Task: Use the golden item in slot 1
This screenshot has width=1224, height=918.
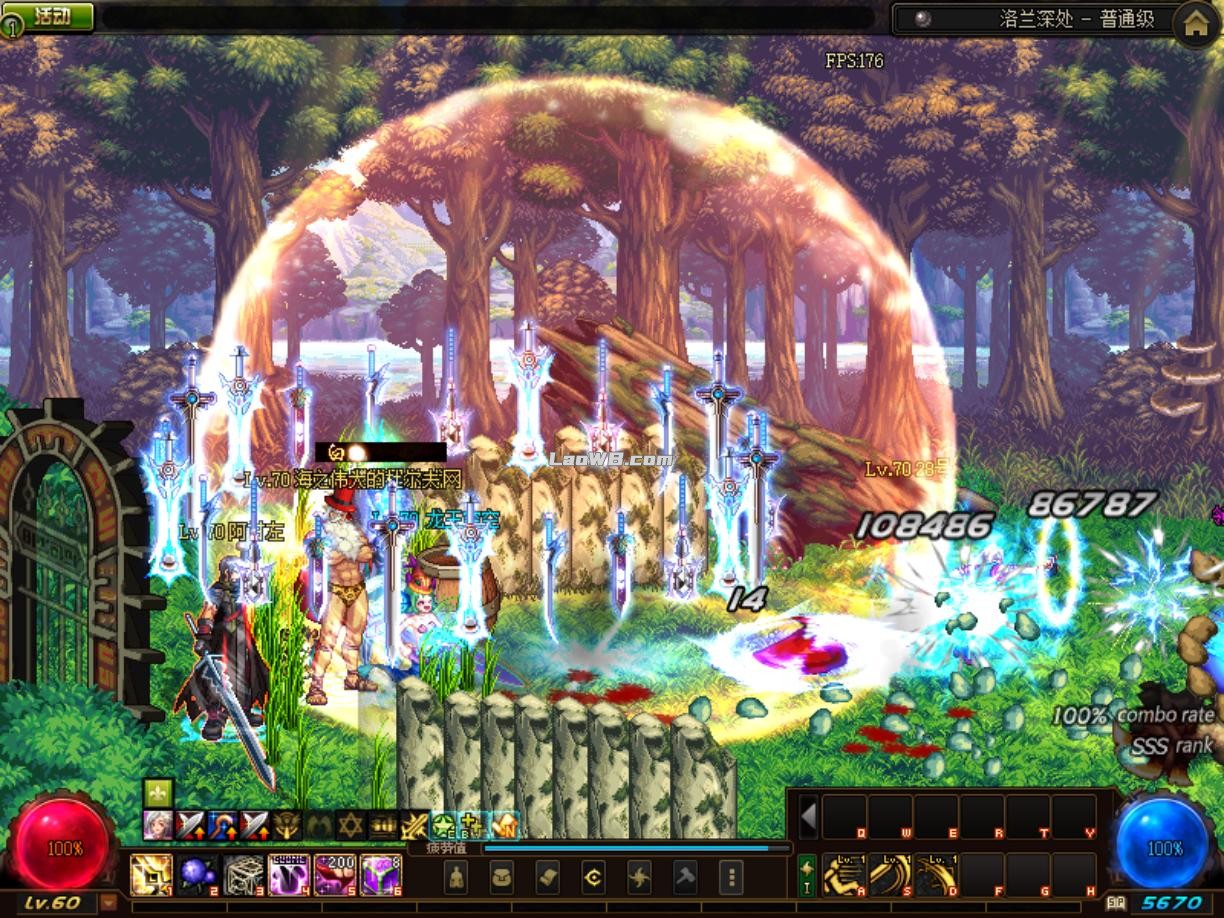Action: coord(151,874)
